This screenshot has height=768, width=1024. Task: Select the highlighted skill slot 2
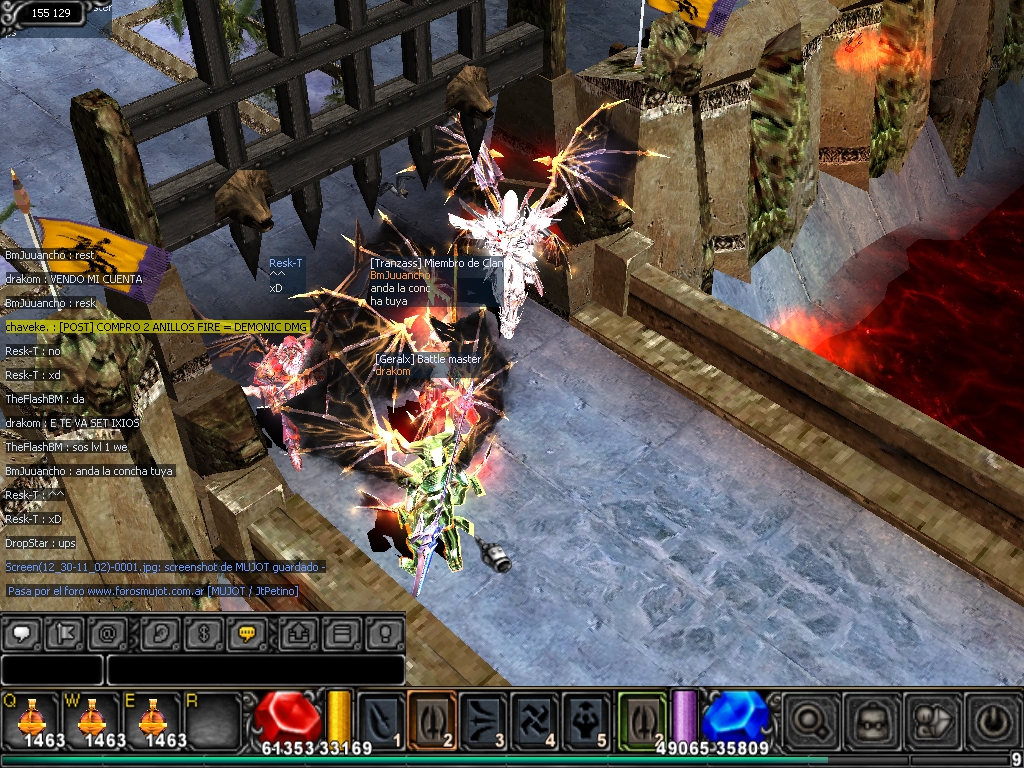click(432, 718)
